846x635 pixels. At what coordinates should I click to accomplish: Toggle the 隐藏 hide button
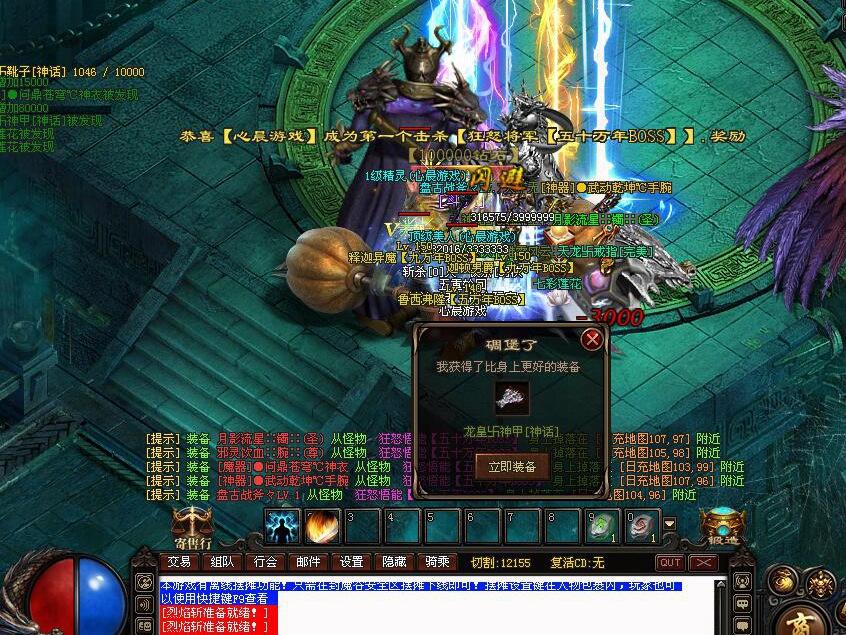[394, 562]
